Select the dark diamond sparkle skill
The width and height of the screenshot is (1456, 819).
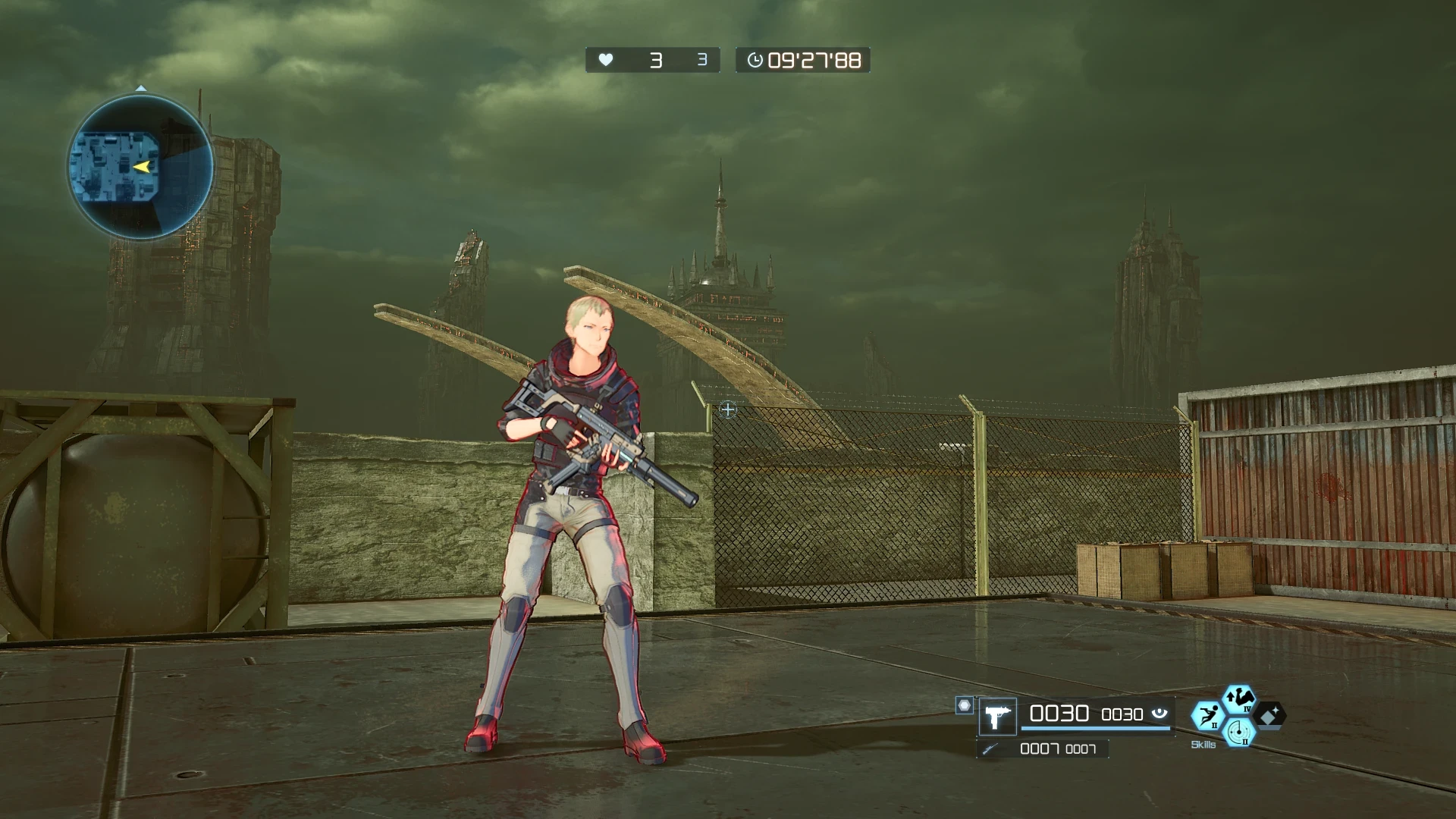1270,715
